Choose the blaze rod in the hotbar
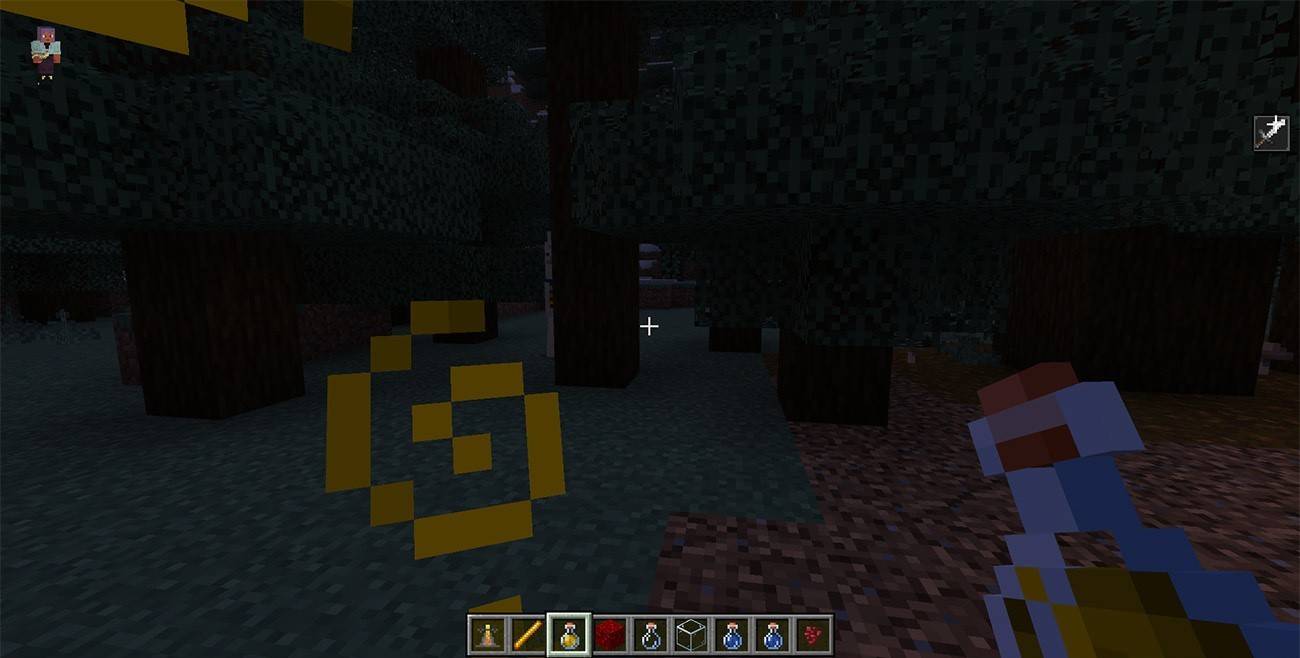 click(x=528, y=634)
